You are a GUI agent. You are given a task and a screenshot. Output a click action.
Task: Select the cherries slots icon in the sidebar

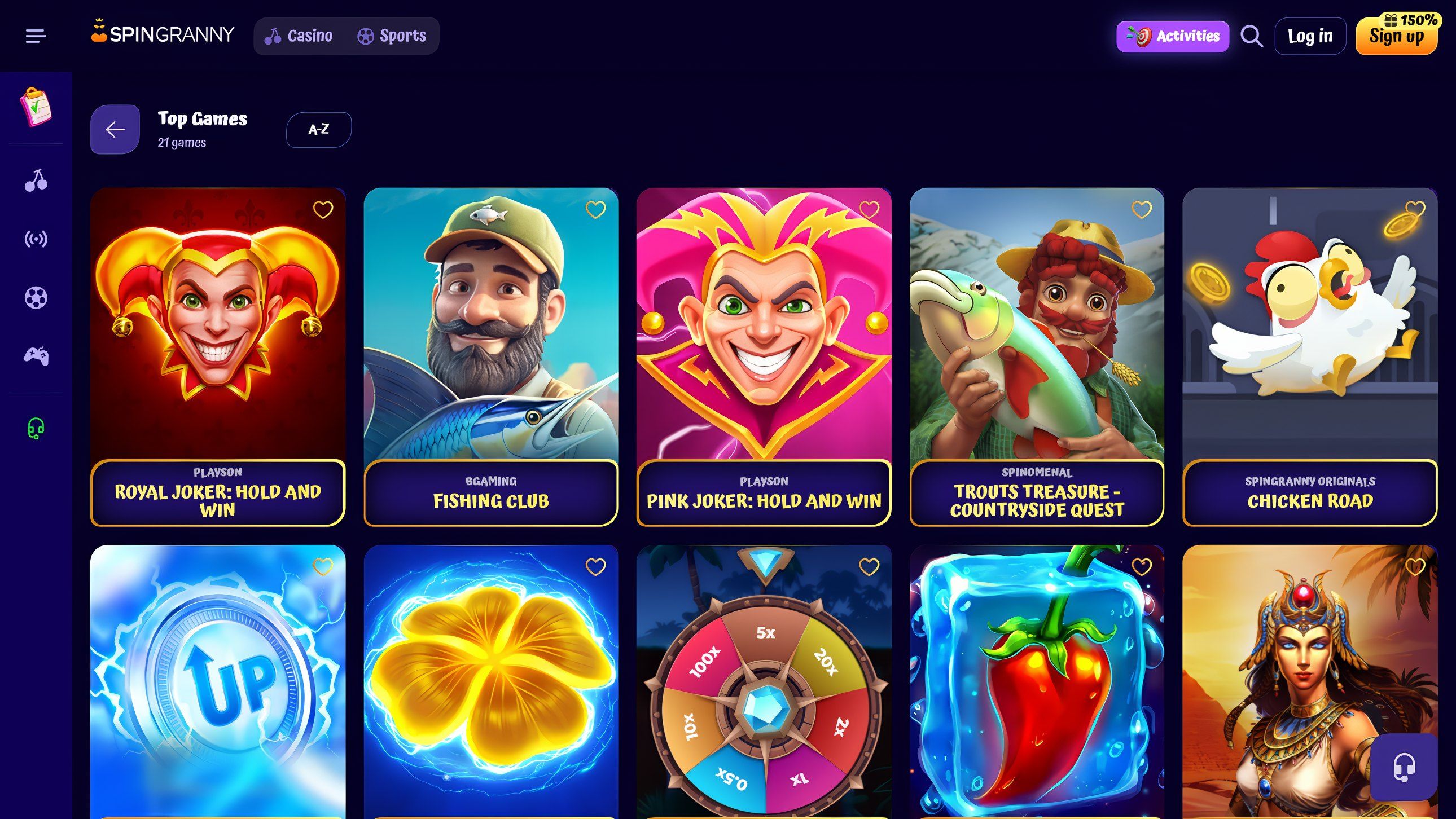[36, 182]
